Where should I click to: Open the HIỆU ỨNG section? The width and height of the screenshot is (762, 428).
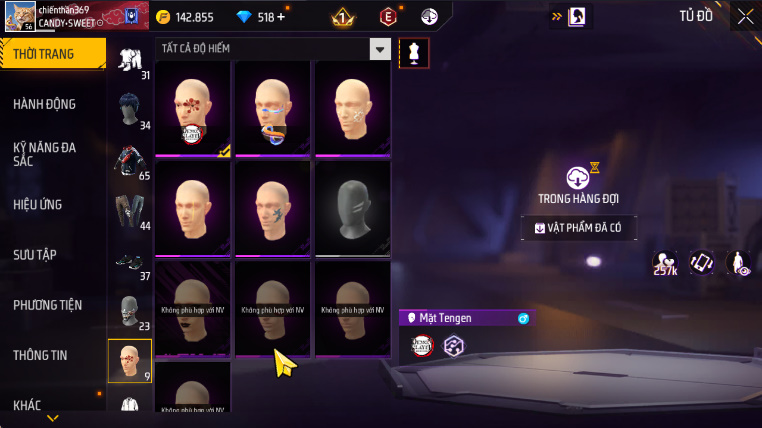[x=38, y=205]
